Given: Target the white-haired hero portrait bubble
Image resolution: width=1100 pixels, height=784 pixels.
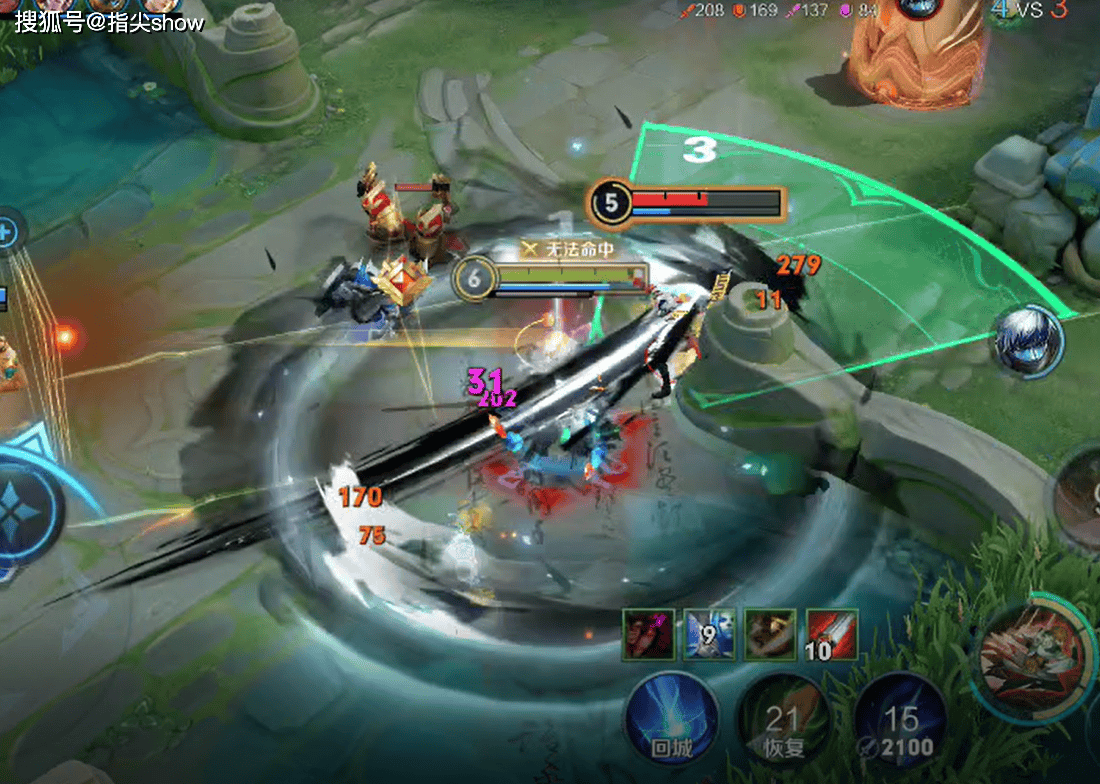Looking at the screenshot, I should [x=1026, y=341].
